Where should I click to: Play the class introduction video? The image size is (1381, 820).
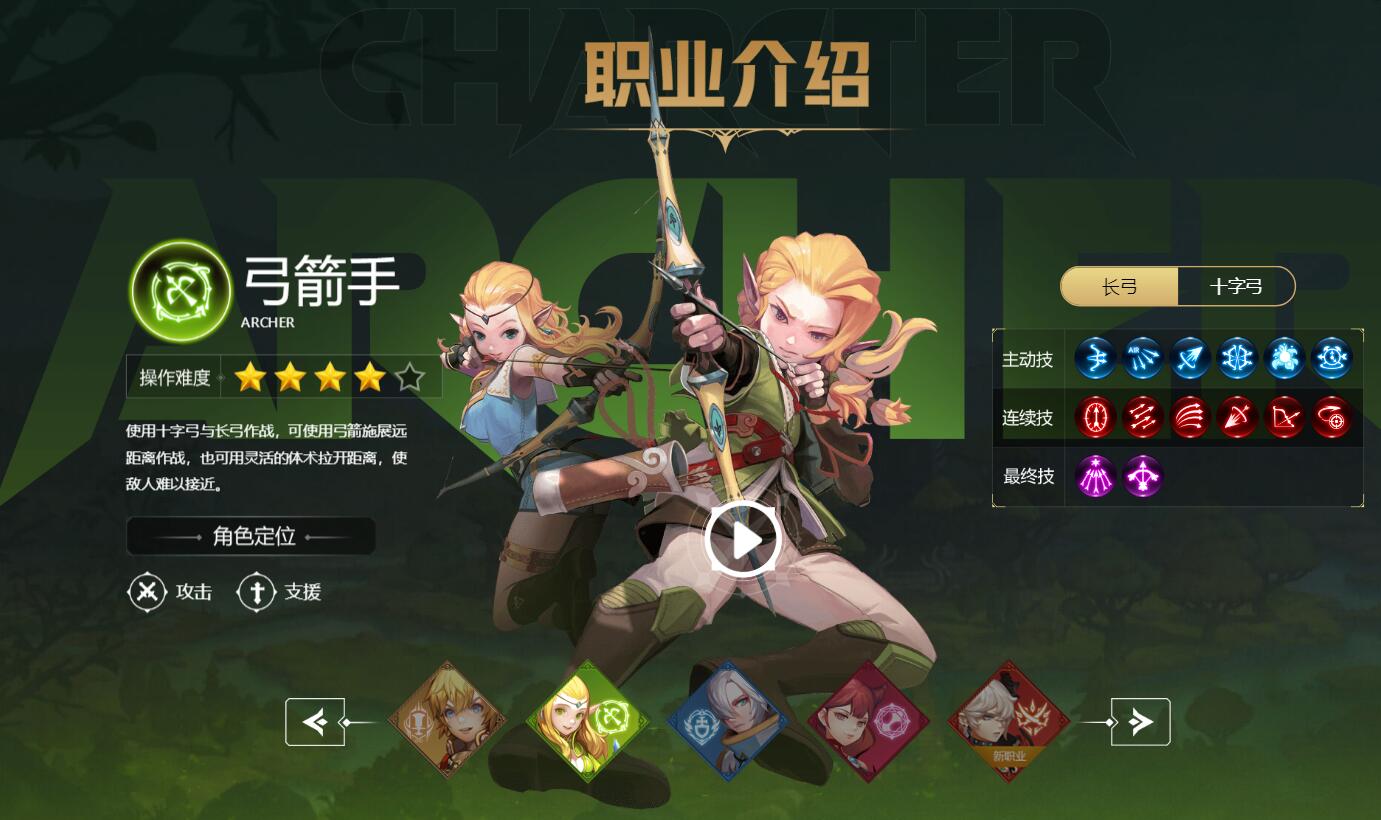[740, 537]
